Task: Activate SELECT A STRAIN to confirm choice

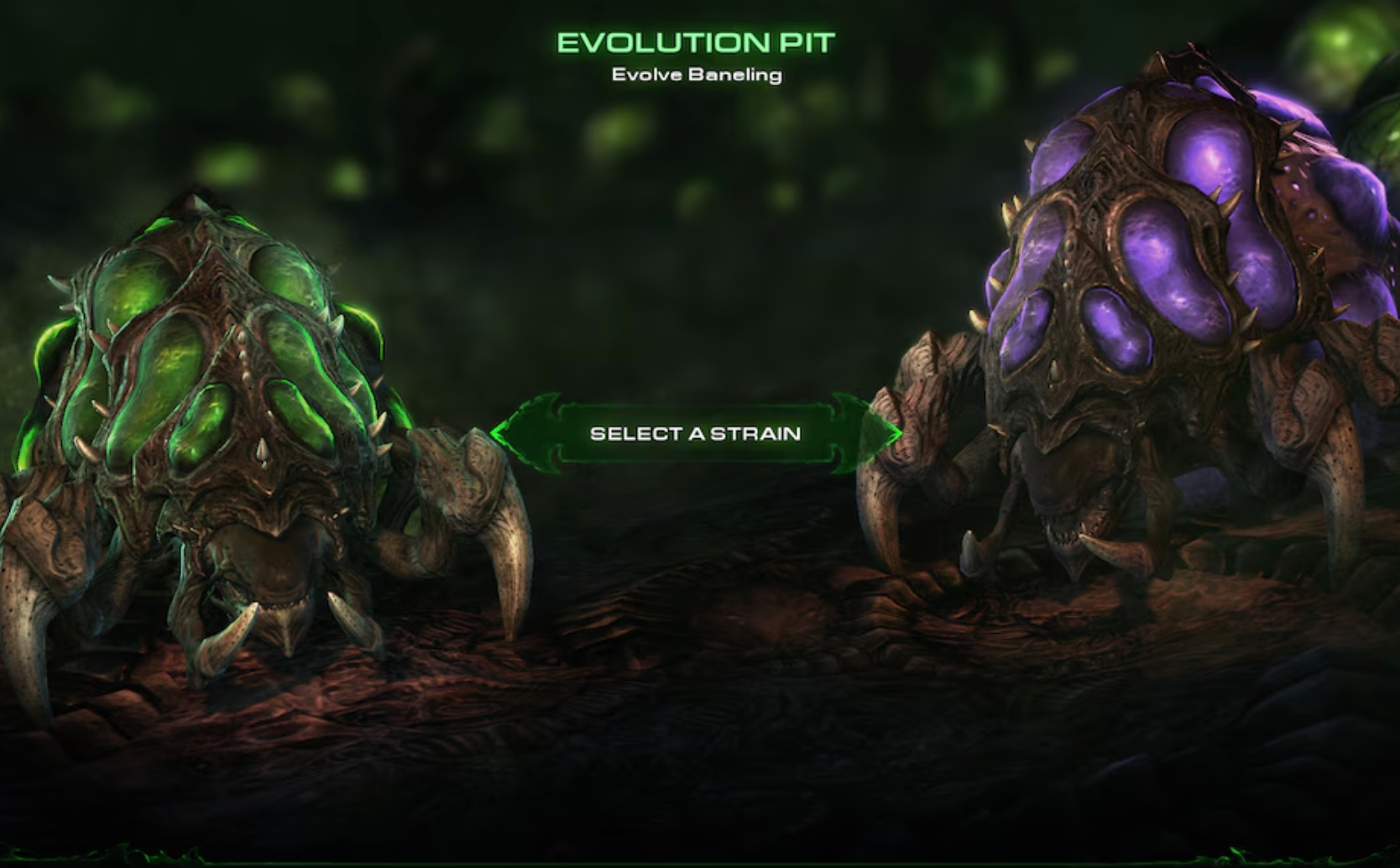Action: (698, 433)
